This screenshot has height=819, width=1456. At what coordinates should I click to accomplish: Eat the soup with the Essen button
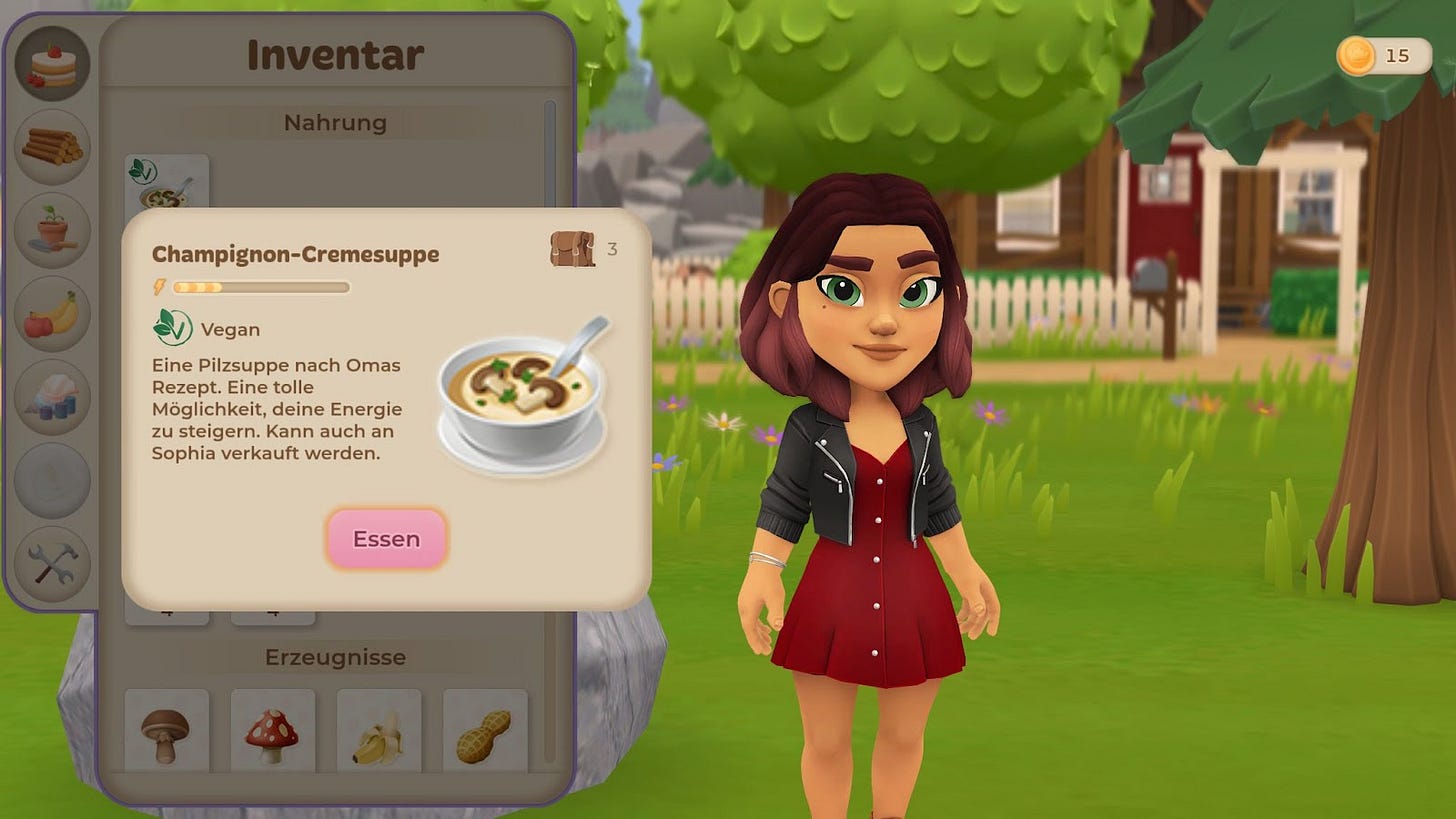pyautogui.click(x=386, y=539)
